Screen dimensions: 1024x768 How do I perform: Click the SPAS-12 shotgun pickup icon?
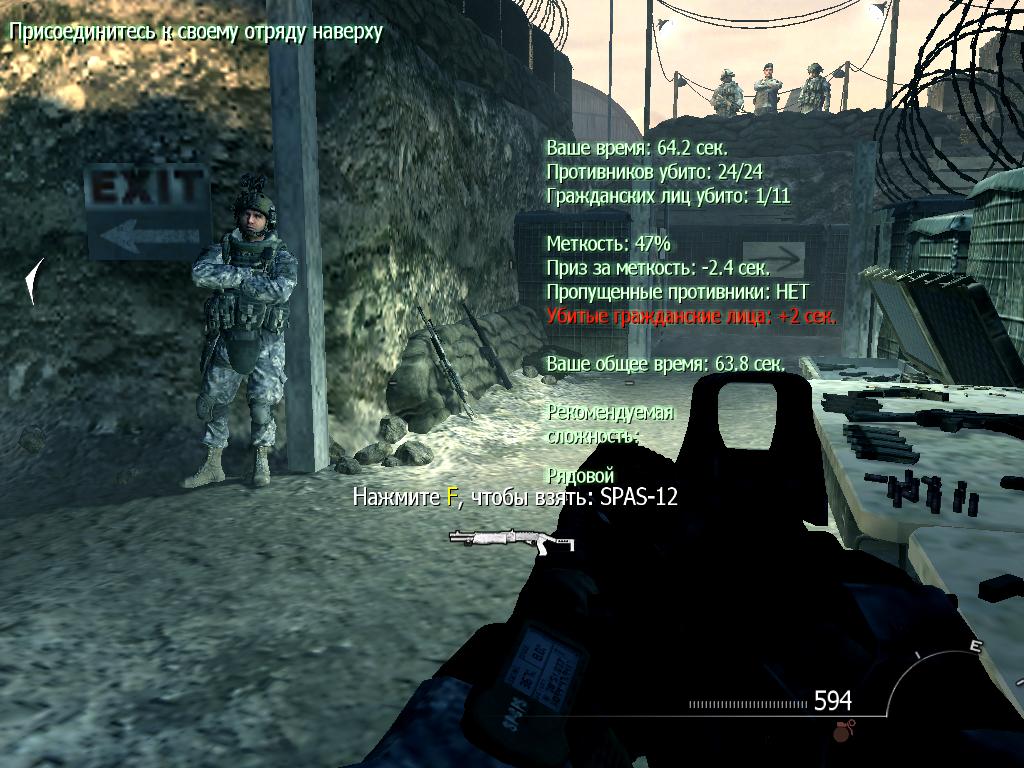pos(512,539)
